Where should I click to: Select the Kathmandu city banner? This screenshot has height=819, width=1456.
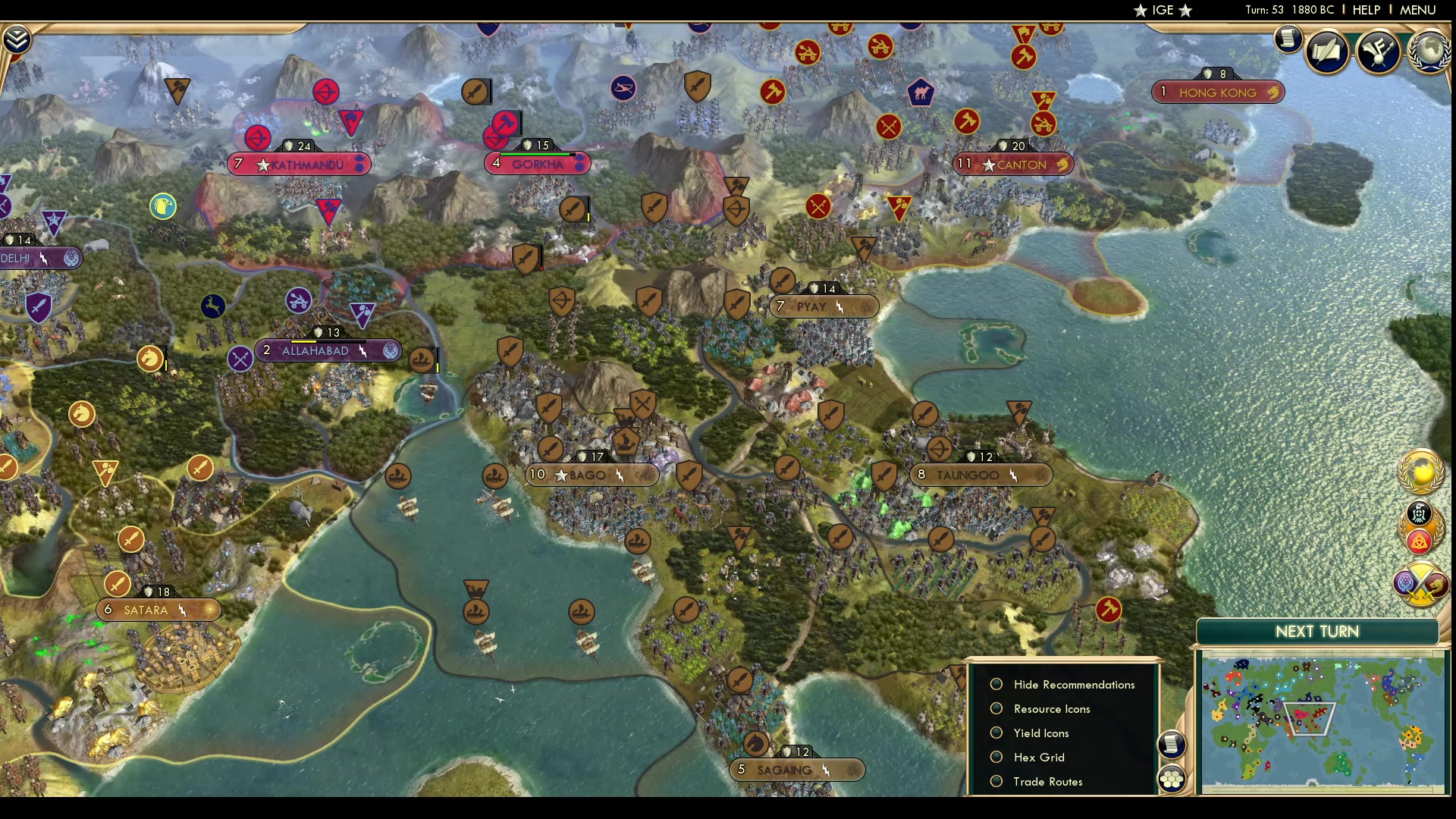pos(300,164)
